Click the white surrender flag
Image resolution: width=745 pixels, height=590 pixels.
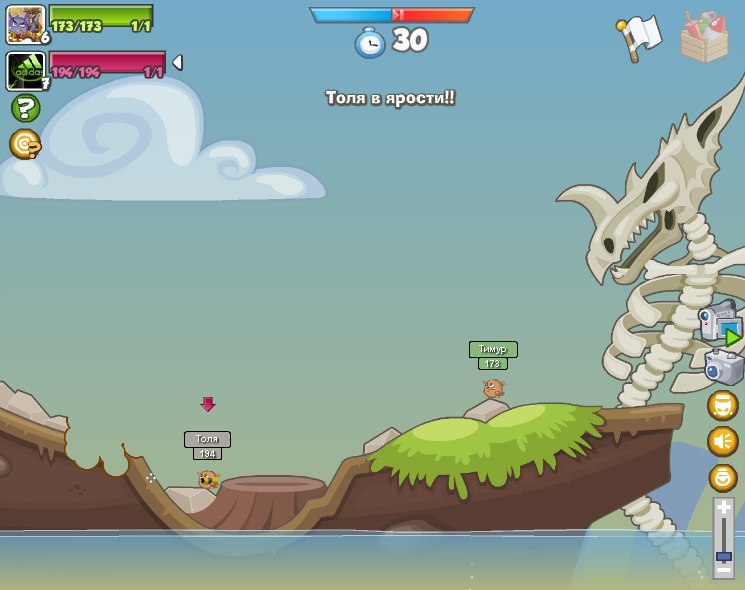click(x=640, y=36)
